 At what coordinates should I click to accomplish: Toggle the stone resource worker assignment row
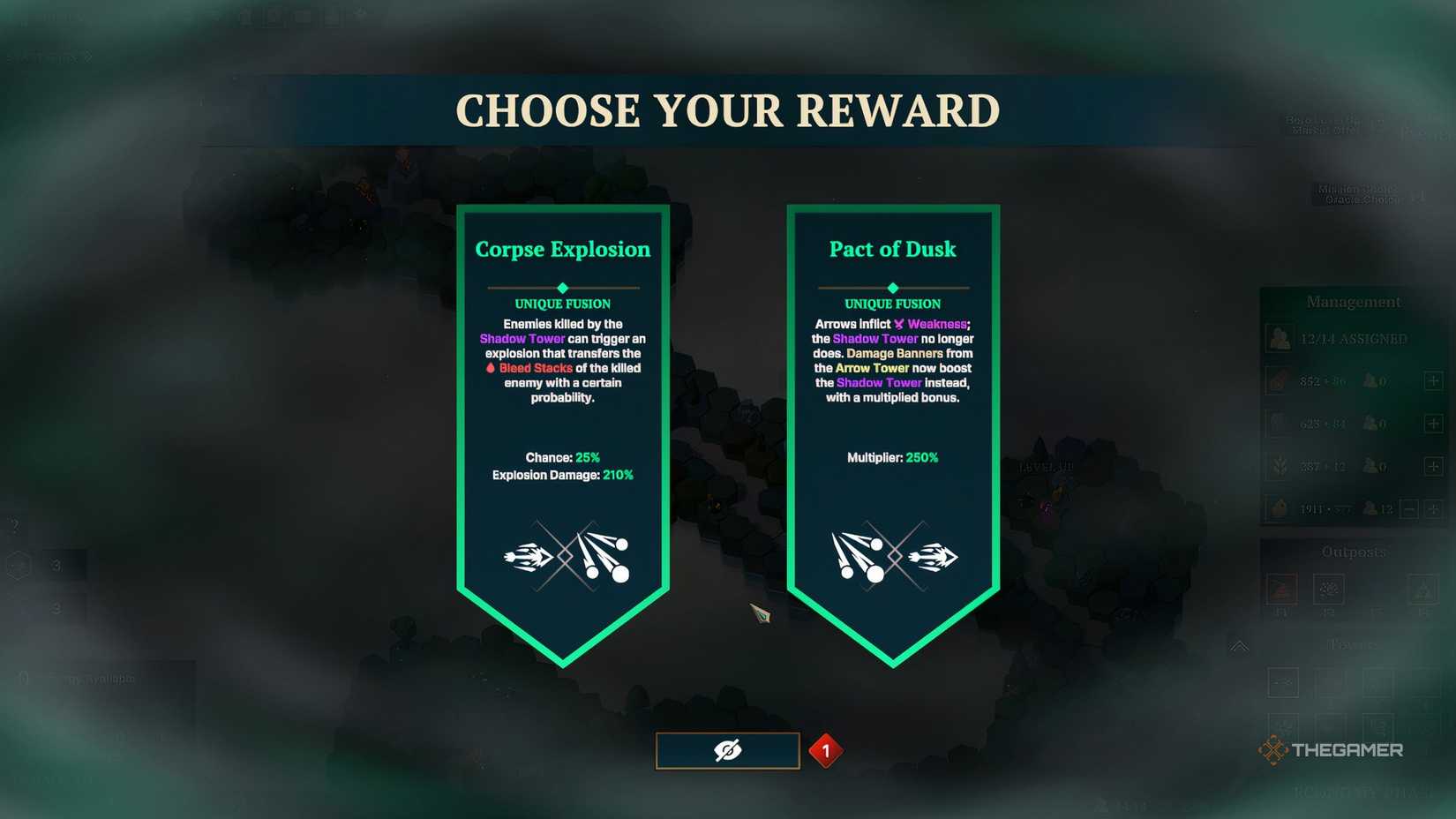1434,422
